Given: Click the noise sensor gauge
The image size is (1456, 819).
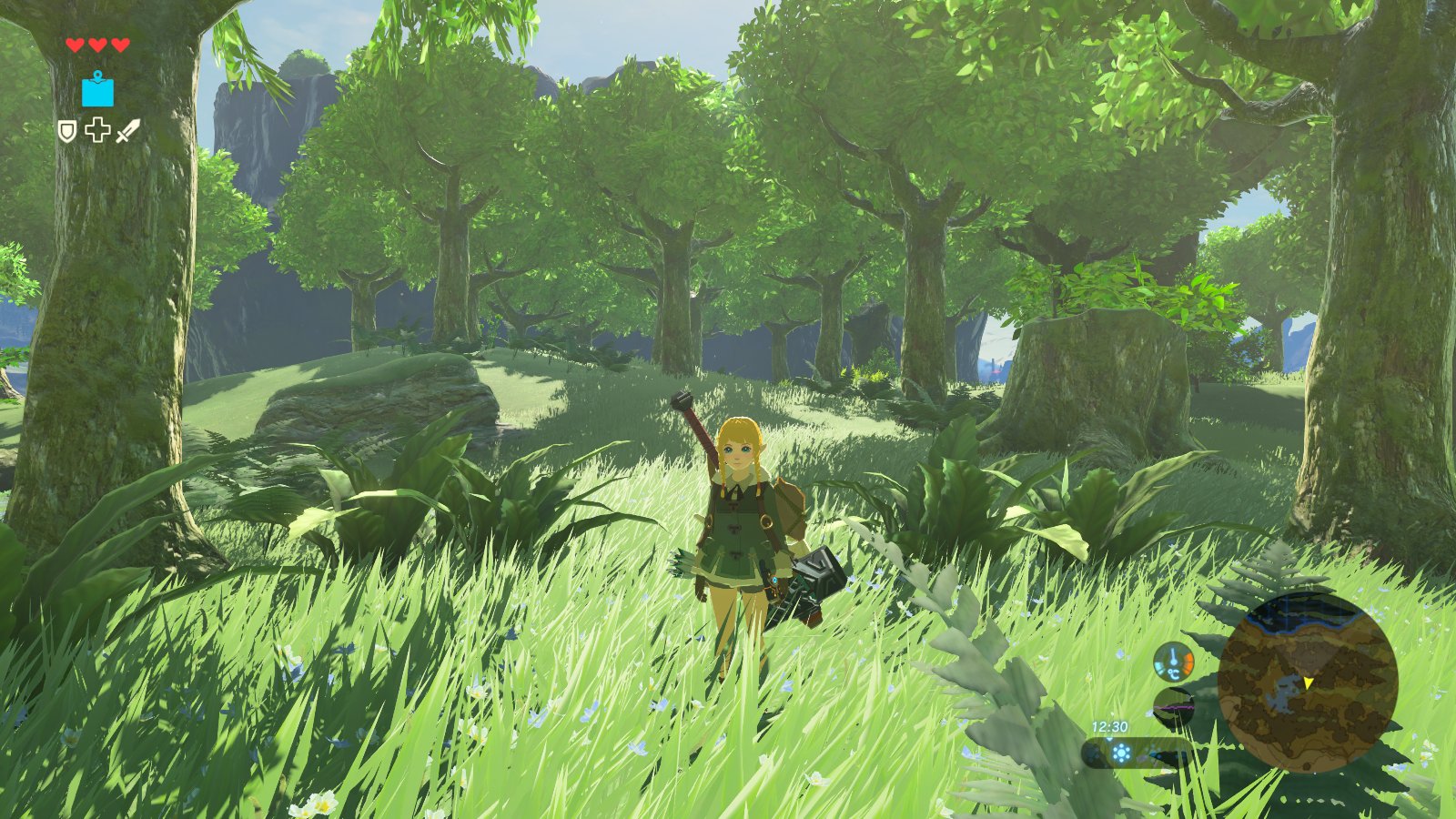Looking at the screenshot, I should pyautogui.click(x=1173, y=706).
